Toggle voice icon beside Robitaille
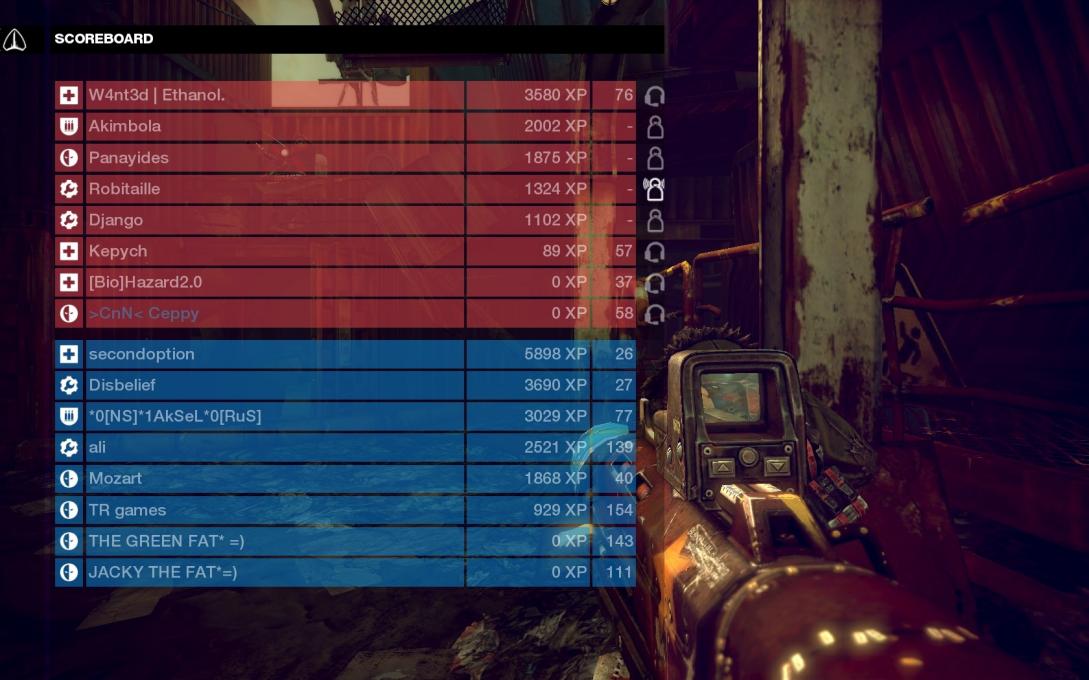The image size is (1089, 680). pyautogui.click(x=655, y=189)
